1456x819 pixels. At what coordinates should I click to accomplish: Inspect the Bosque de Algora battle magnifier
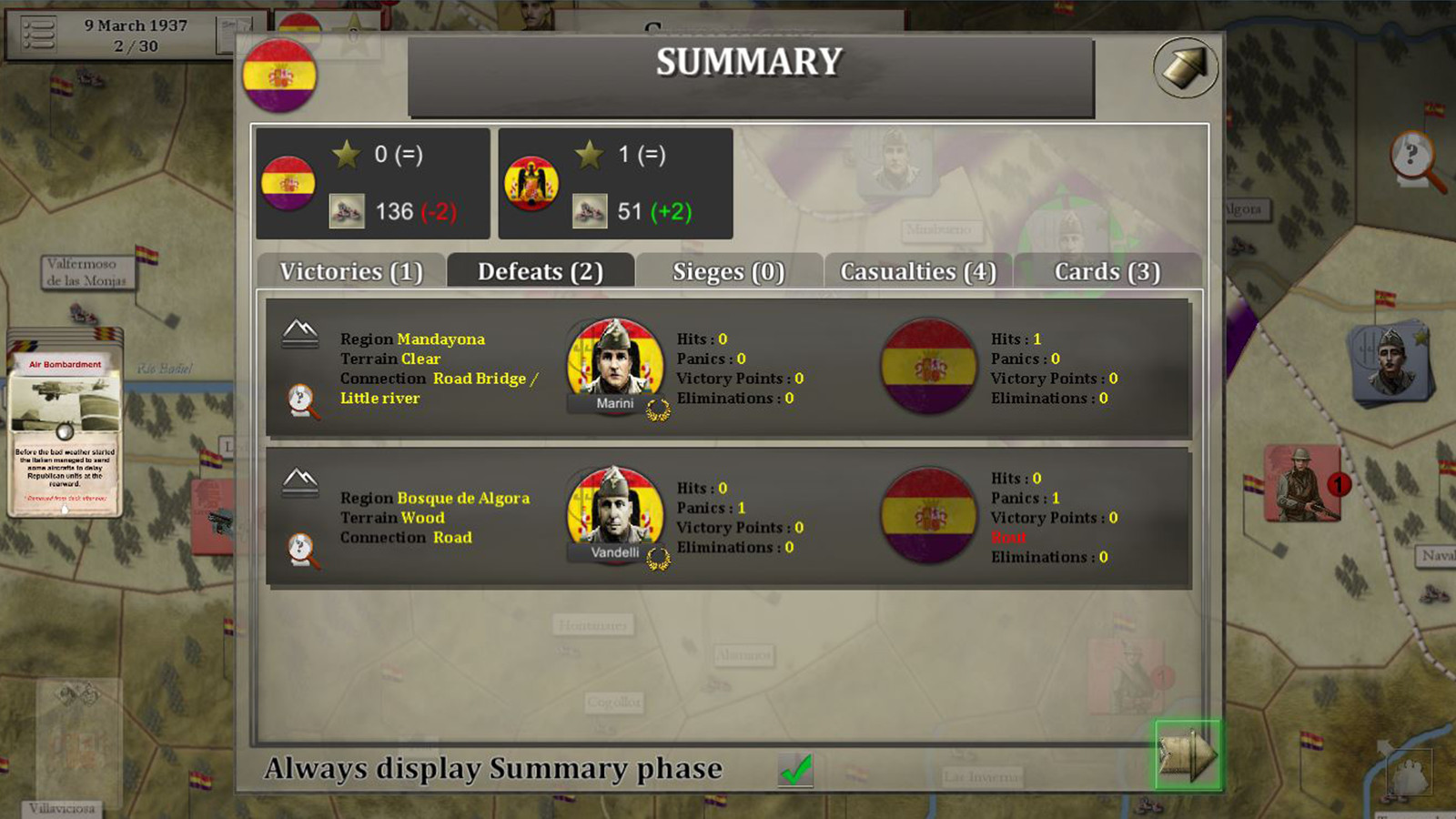coord(302,550)
